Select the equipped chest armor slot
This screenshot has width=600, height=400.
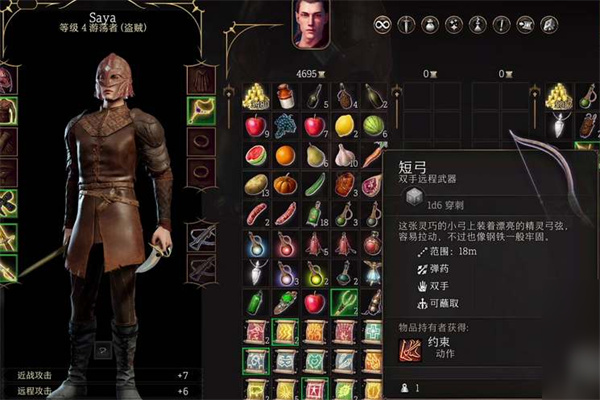6,108
